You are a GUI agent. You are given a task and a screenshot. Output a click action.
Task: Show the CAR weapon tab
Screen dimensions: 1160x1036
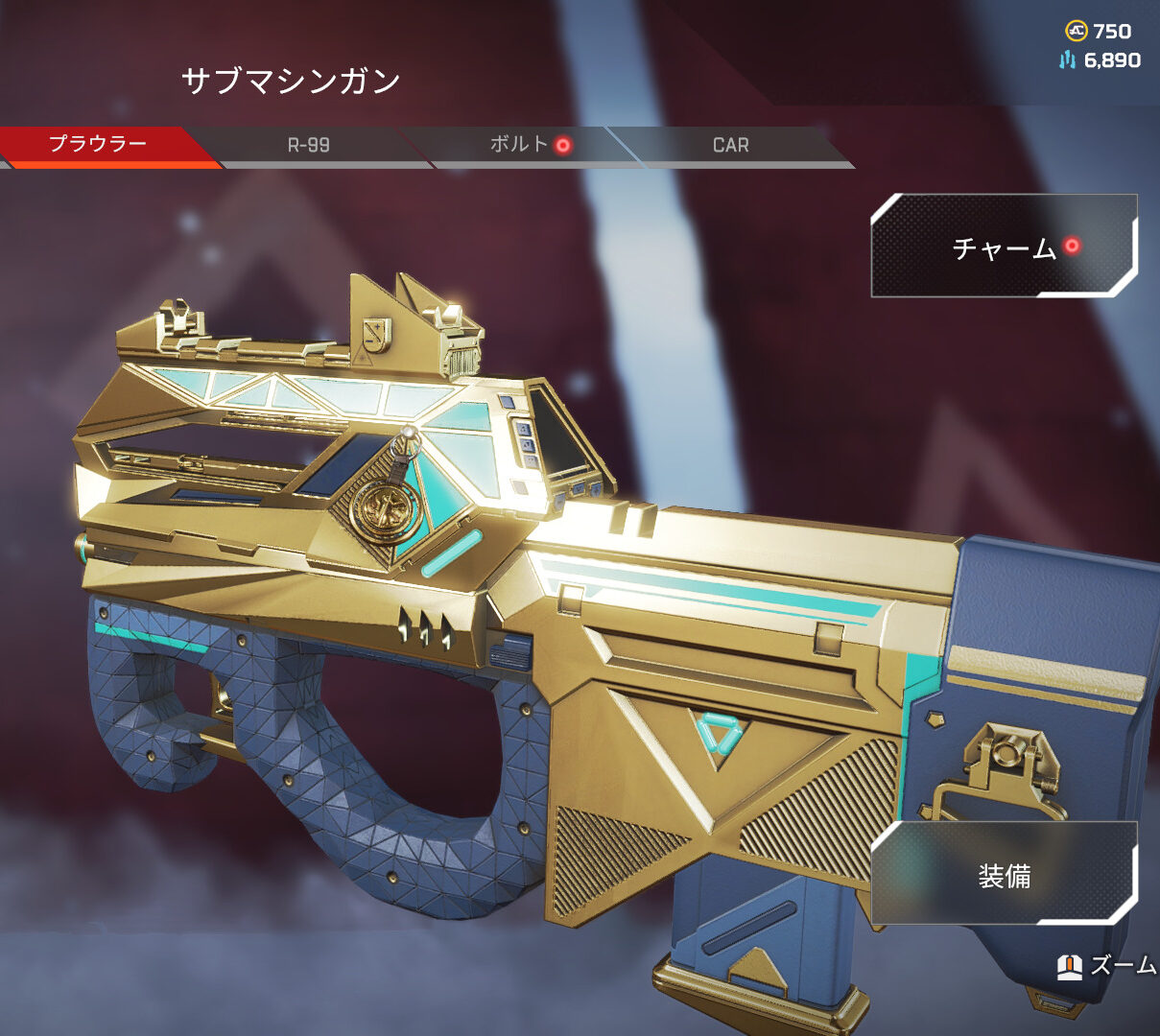(730, 146)
